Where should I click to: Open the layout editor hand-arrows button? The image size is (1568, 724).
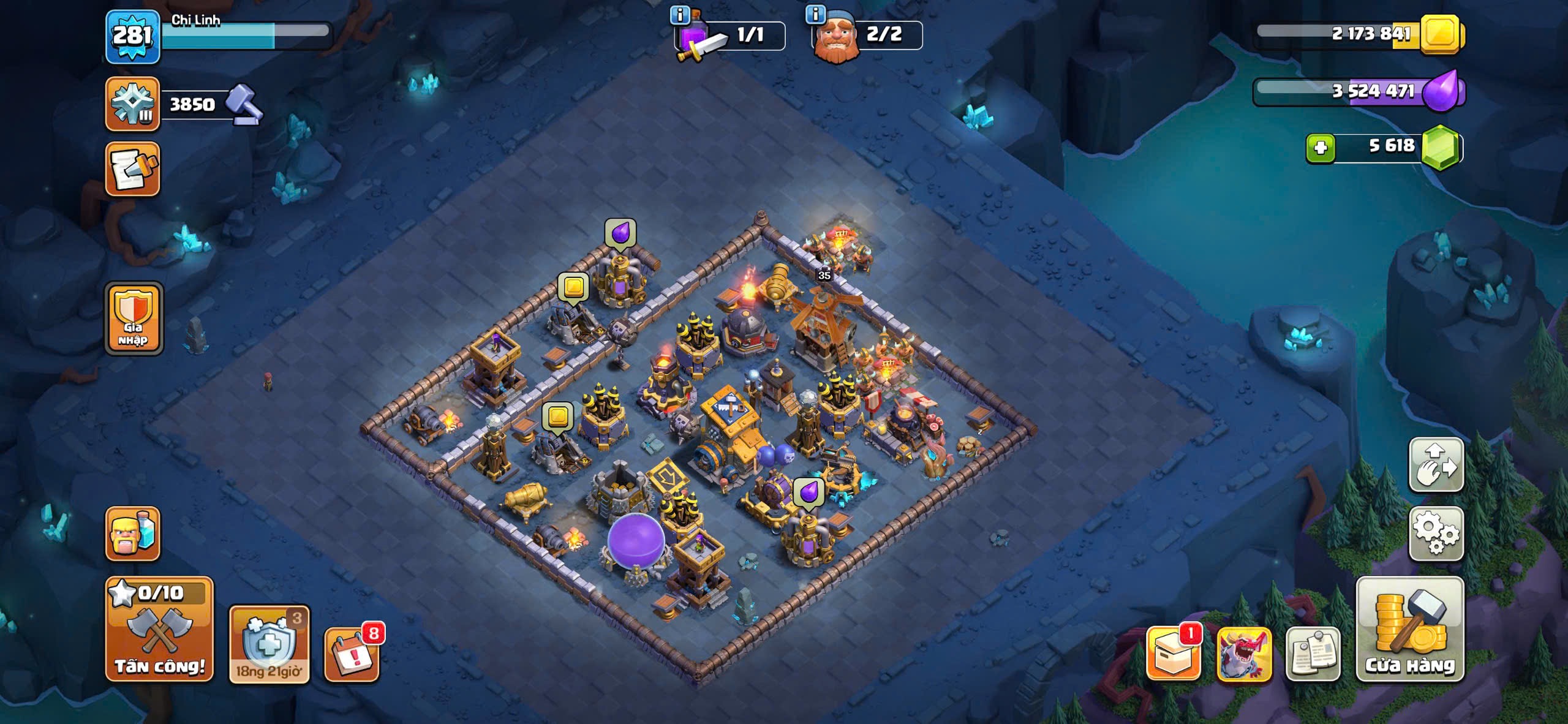pos(1436,465)
